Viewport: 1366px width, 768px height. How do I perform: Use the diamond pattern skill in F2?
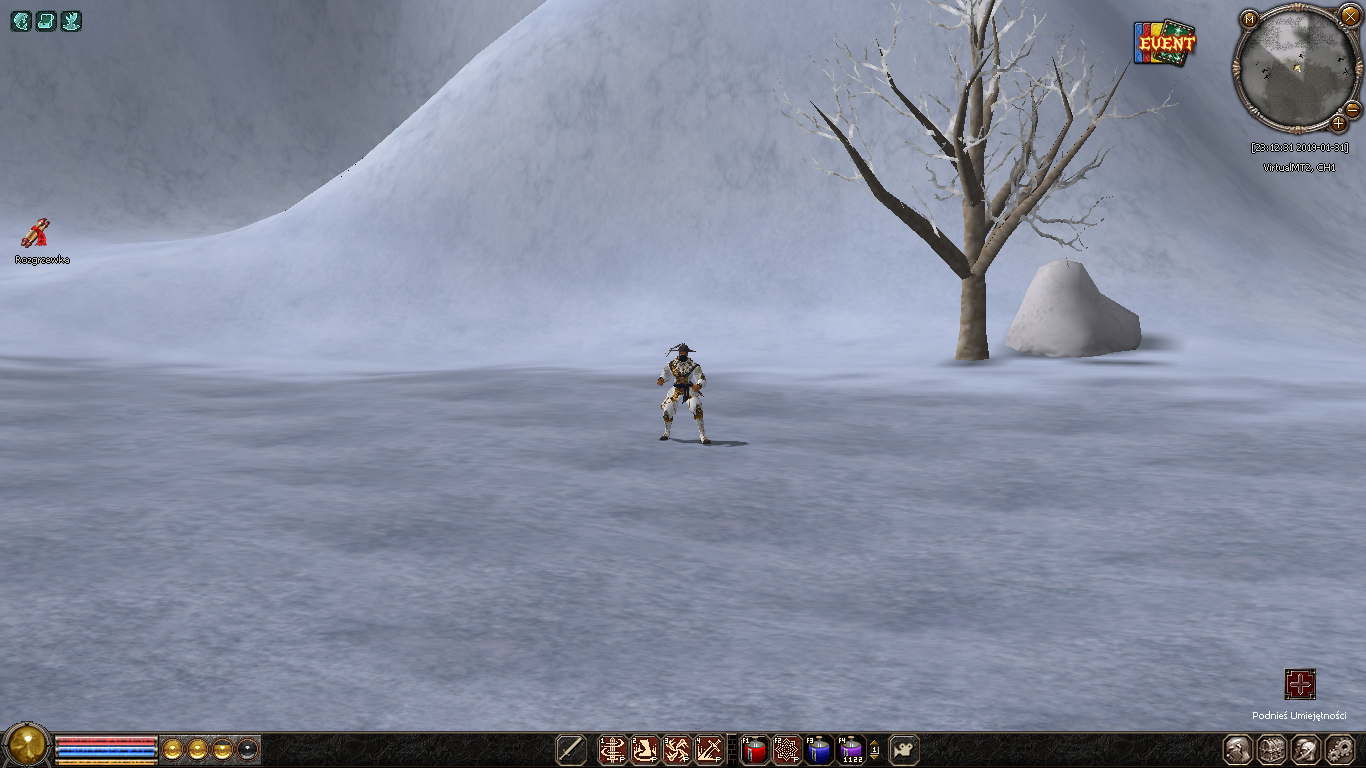[787, 750]
